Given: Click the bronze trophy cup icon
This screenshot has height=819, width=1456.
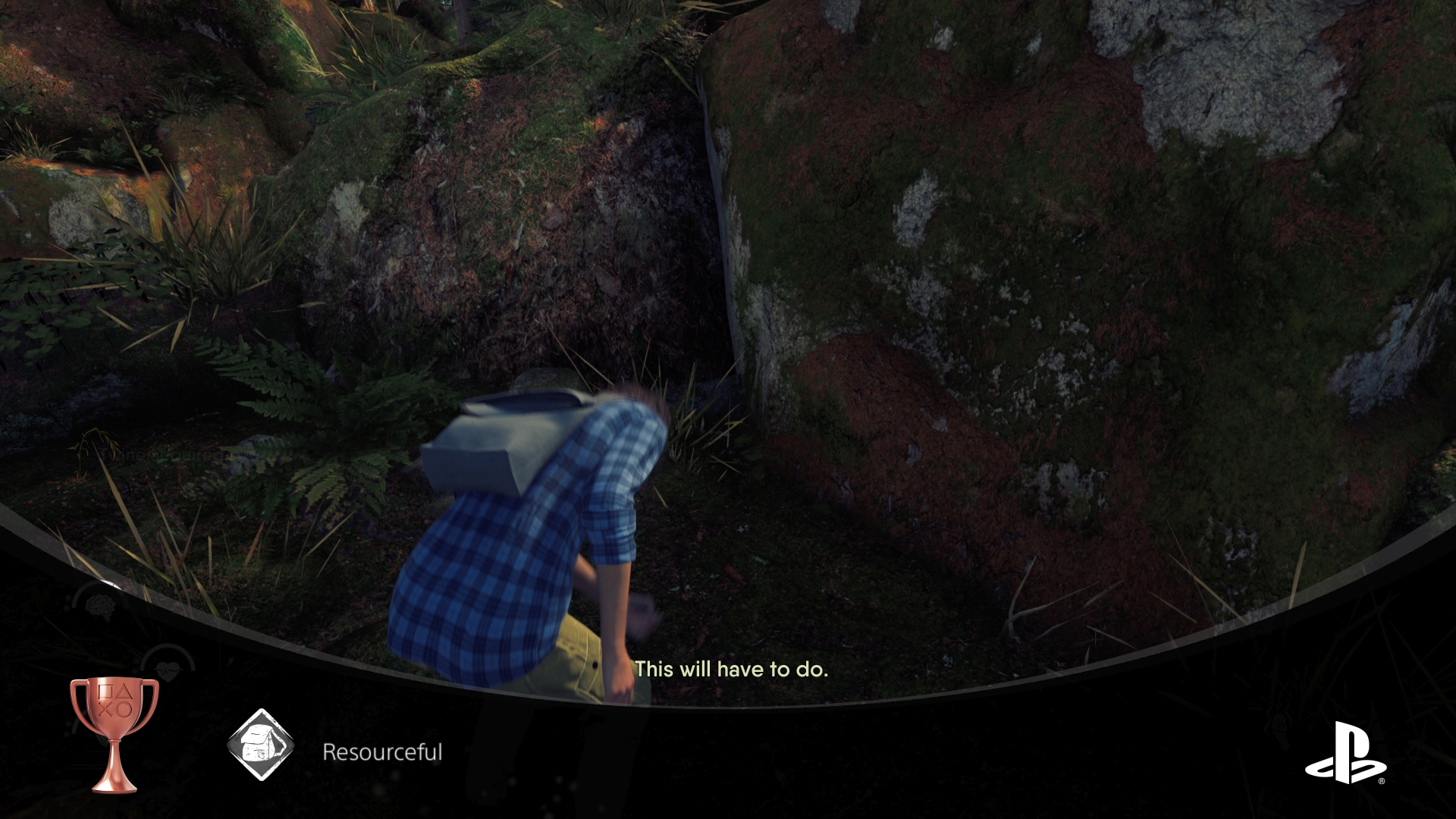Looking at the screenshot, I should (115, 733).
